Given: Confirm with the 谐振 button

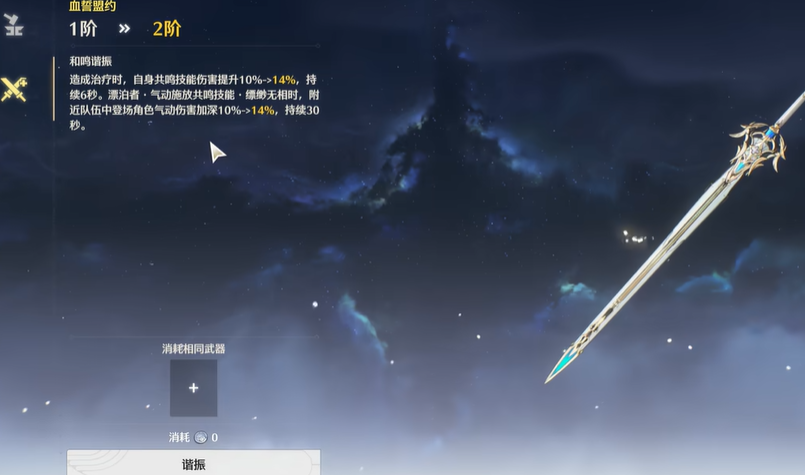Looking at the screenshot, I should coord(193,464).
